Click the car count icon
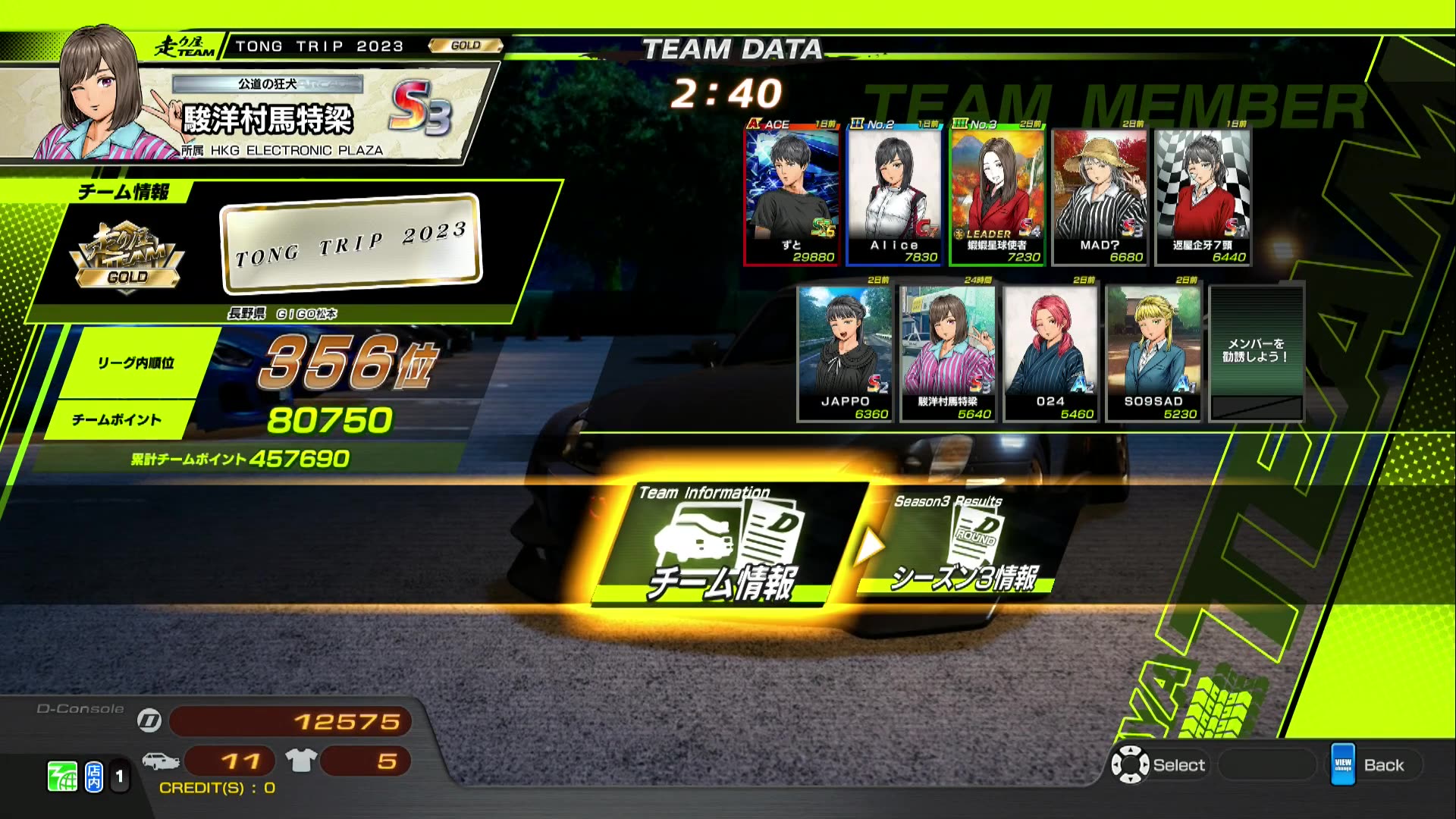The height and width of the screenshot is (819, 1456). (162, 759)
